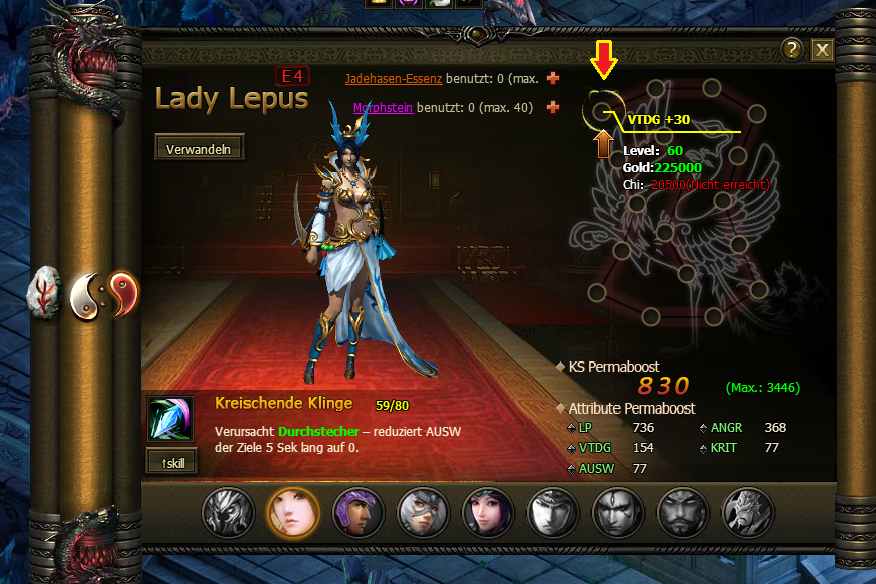Select the bearded grey warrior portrait
Screen dimensions: 876x584
tap(682, 512)
